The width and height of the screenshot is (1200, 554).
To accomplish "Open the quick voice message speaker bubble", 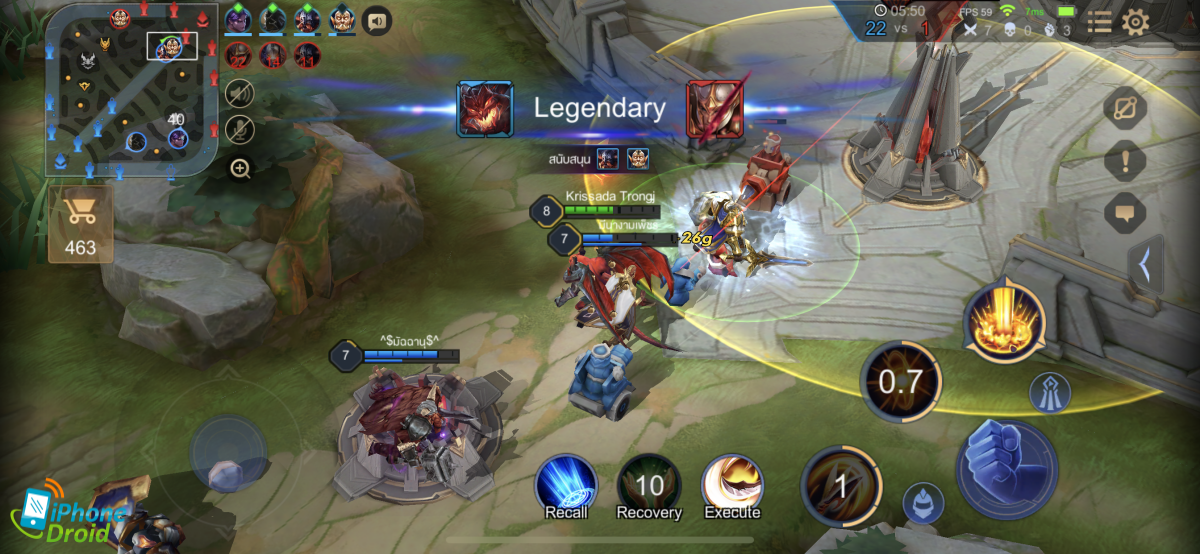I will tap(376, 20).
